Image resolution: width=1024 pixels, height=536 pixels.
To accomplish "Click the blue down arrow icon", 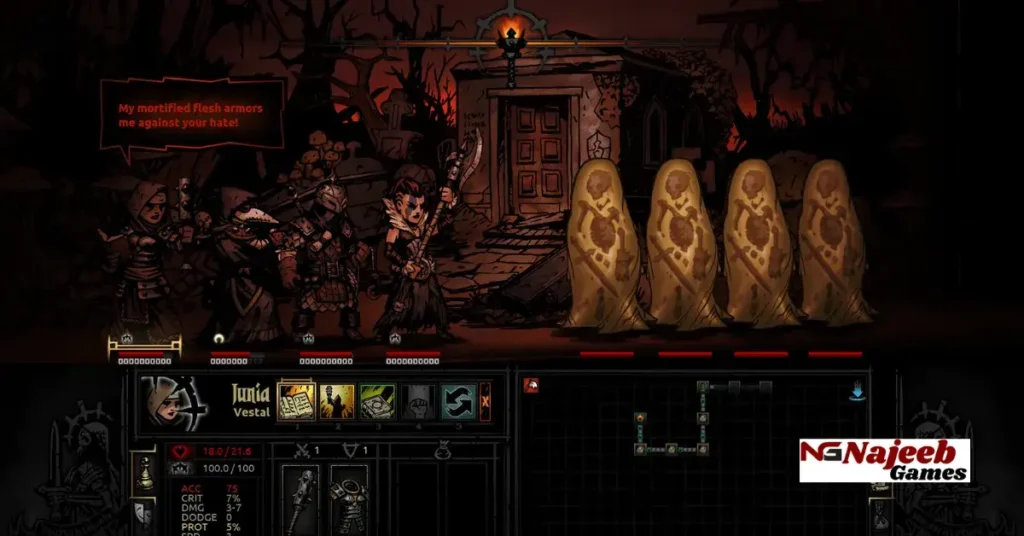I will pyautogui.click(x=857, y=392).
